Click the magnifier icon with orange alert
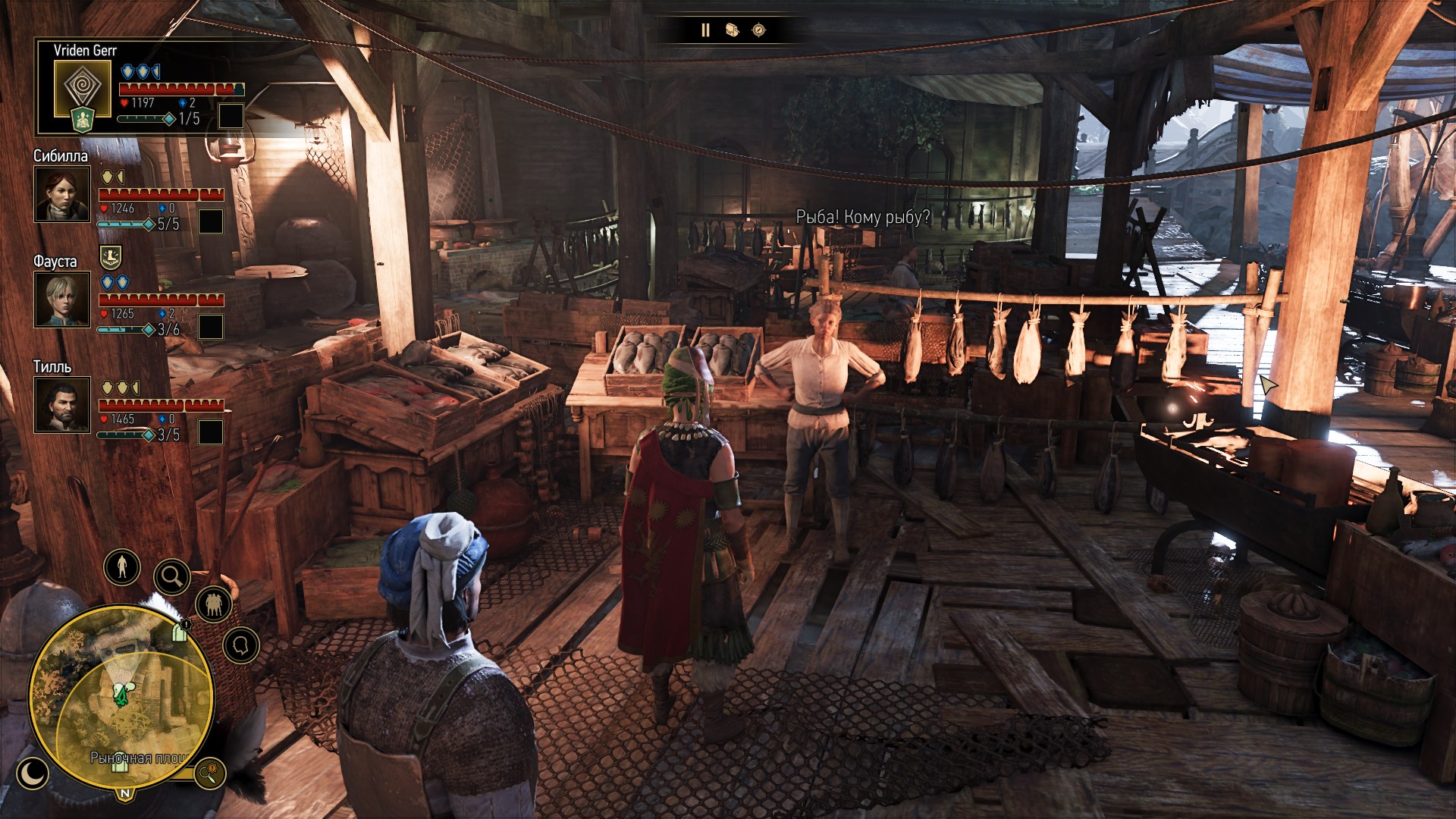 [x=209, y=773]
